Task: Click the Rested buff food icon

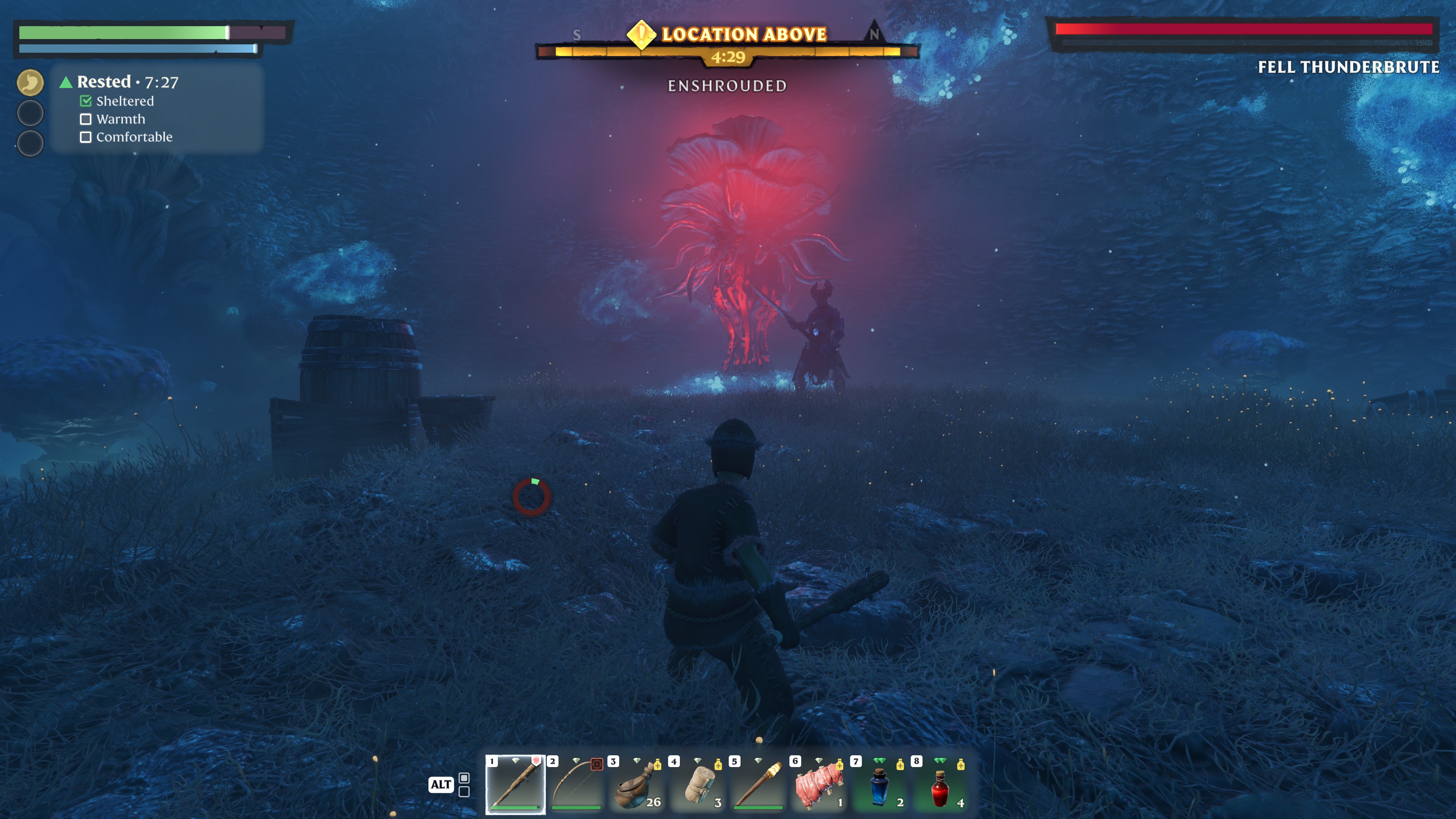Action: (x=30, y=83)
